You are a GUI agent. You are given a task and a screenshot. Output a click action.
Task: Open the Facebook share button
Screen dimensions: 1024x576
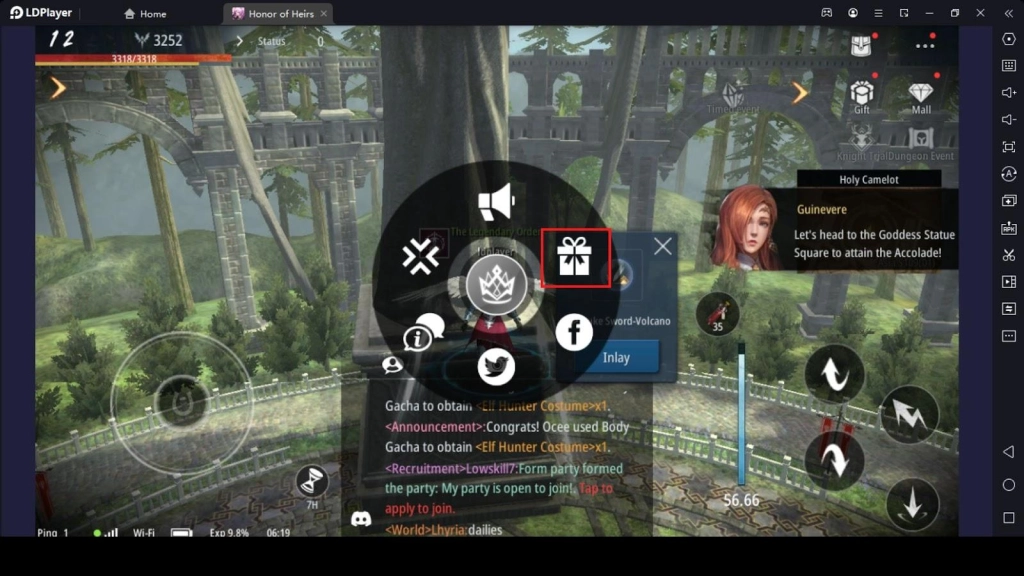[x=574, y=332]
